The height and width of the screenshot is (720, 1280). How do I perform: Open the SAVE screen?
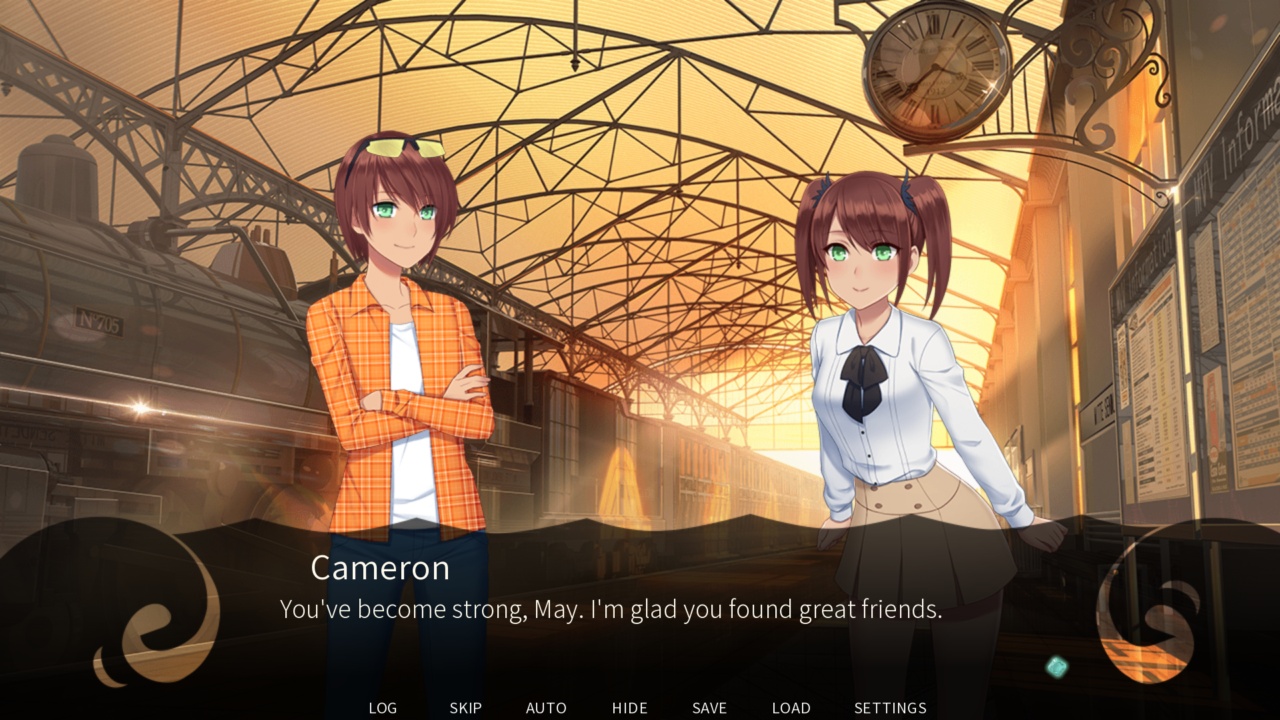coord(709,707)
